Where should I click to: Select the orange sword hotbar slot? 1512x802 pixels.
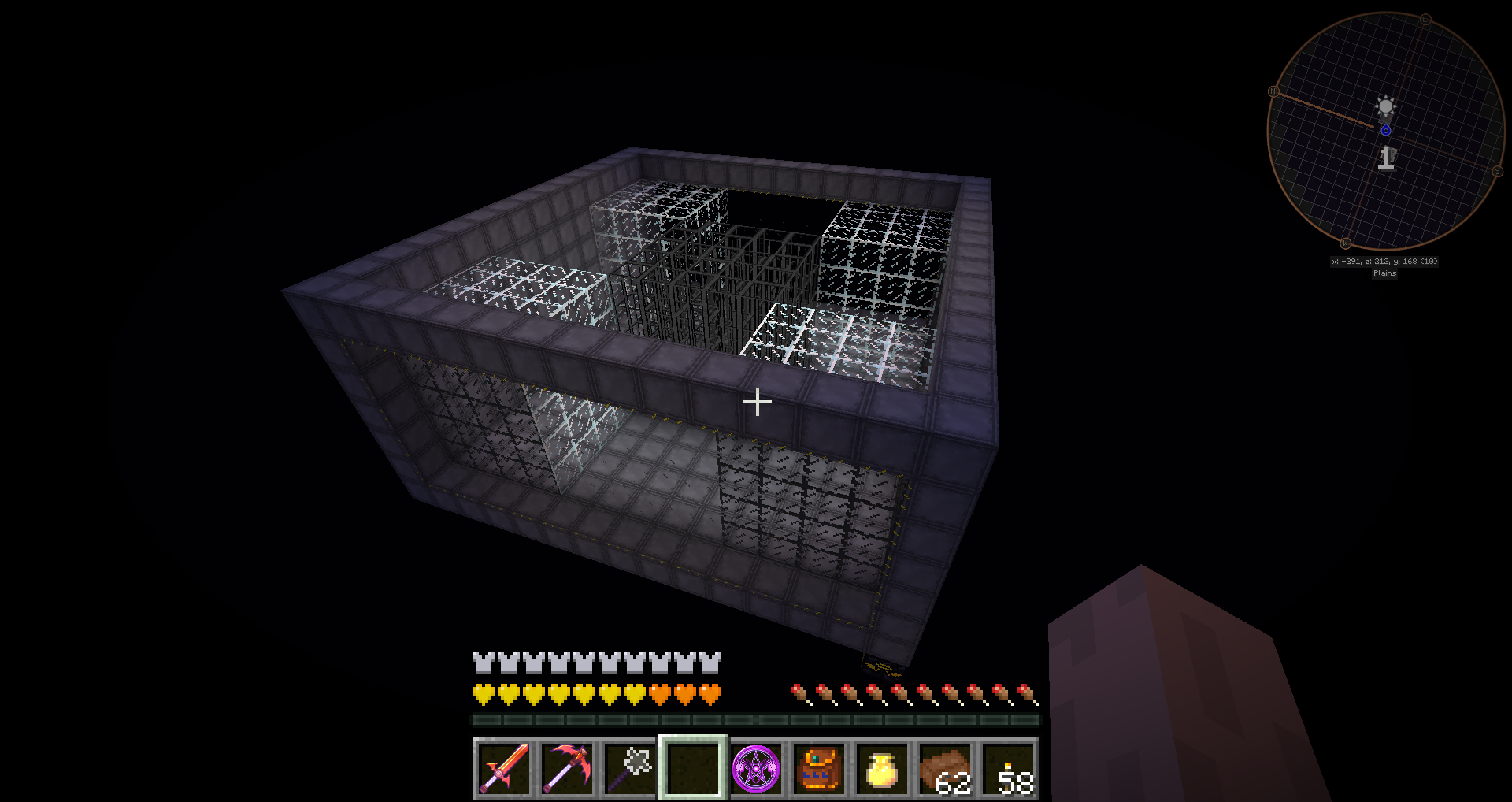coord(503,768)
